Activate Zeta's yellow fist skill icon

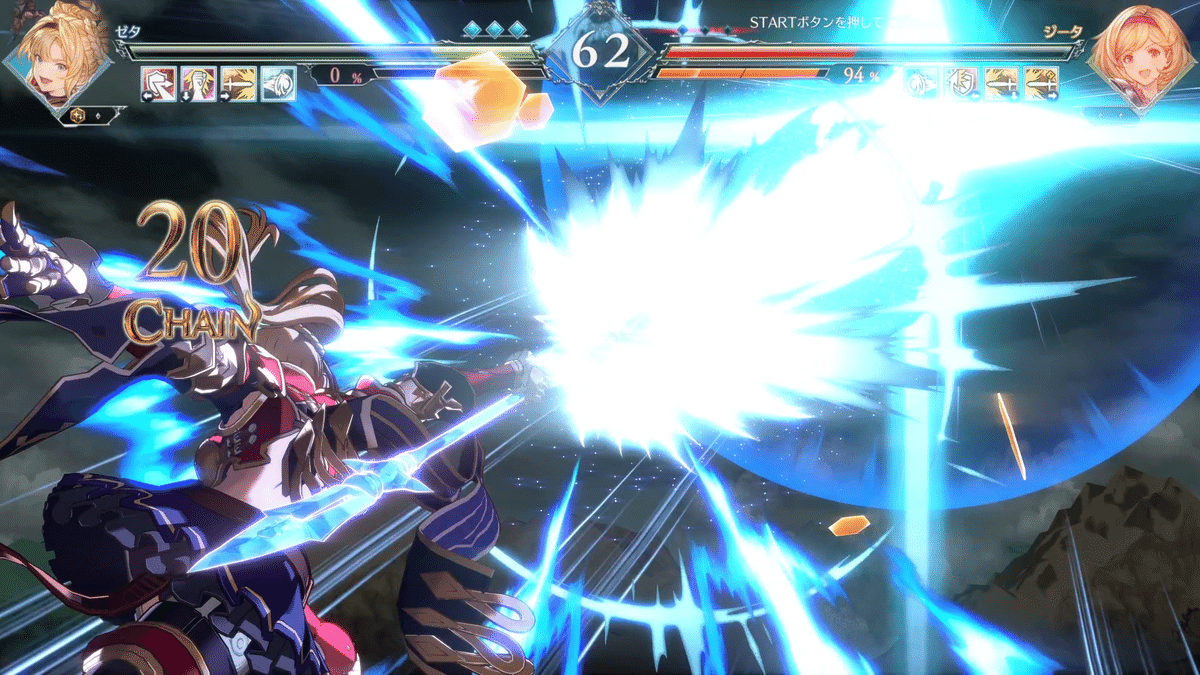point(199,83)
